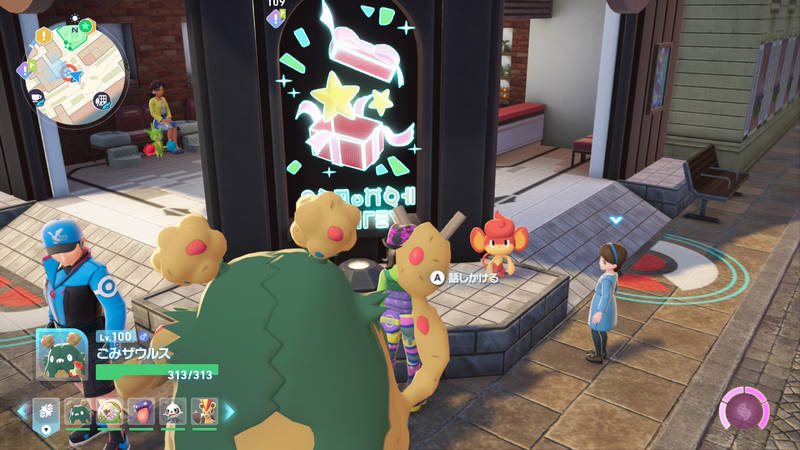Select the second party slot with ringed Pokémon

tap(109, 411)
